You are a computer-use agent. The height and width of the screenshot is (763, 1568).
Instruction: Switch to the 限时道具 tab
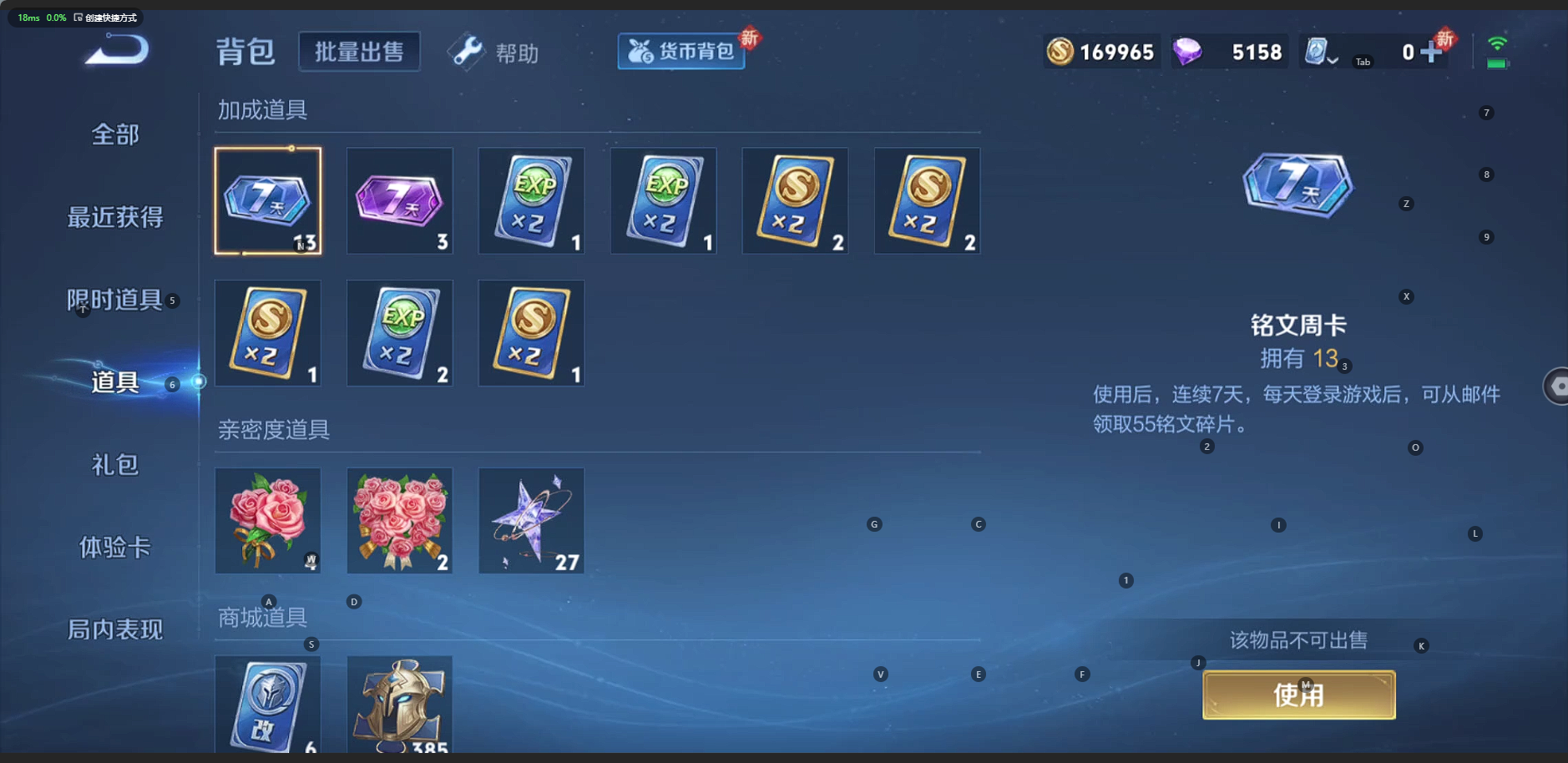(115, 300)
